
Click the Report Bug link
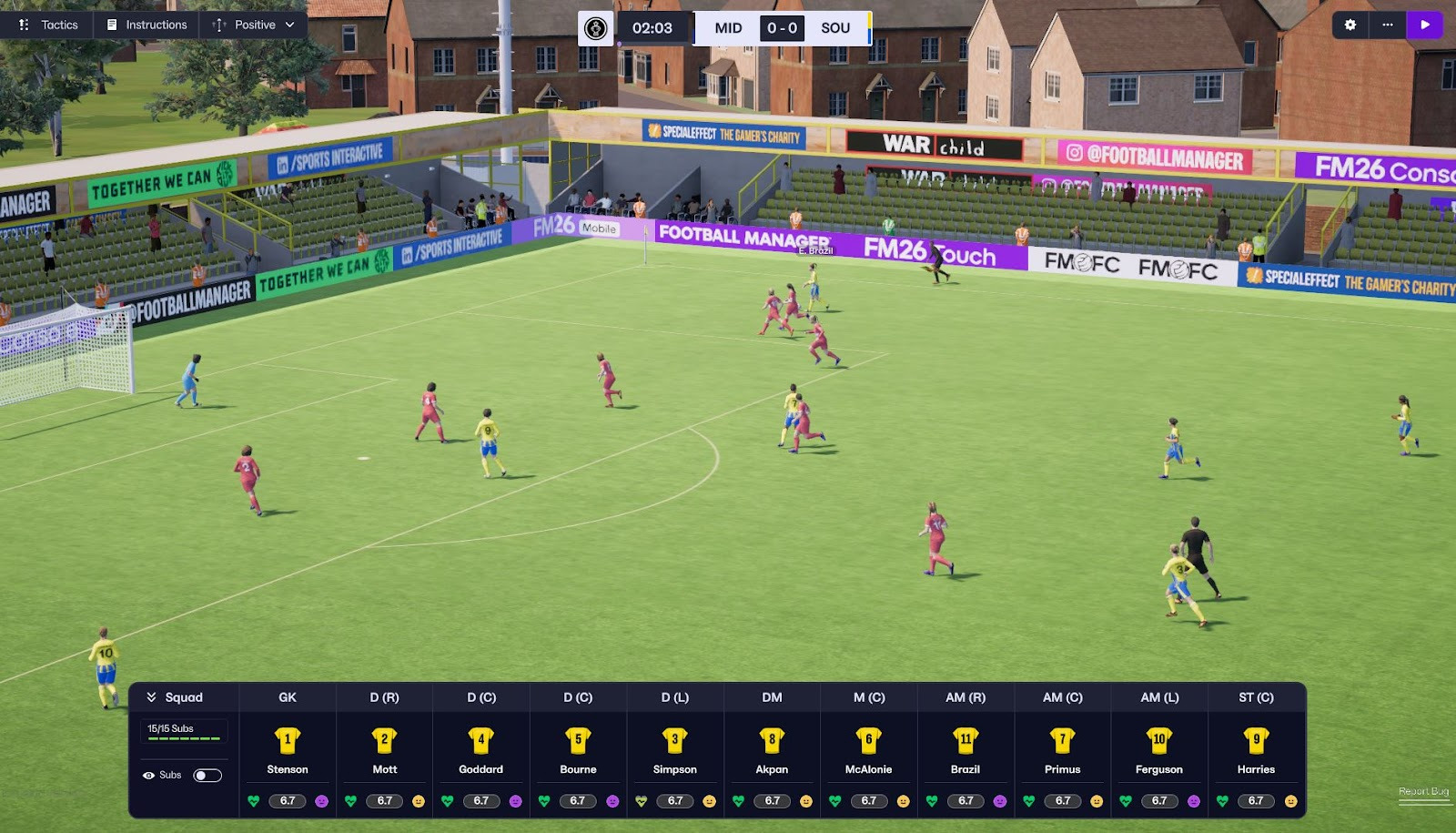(x=1423, y=791)
